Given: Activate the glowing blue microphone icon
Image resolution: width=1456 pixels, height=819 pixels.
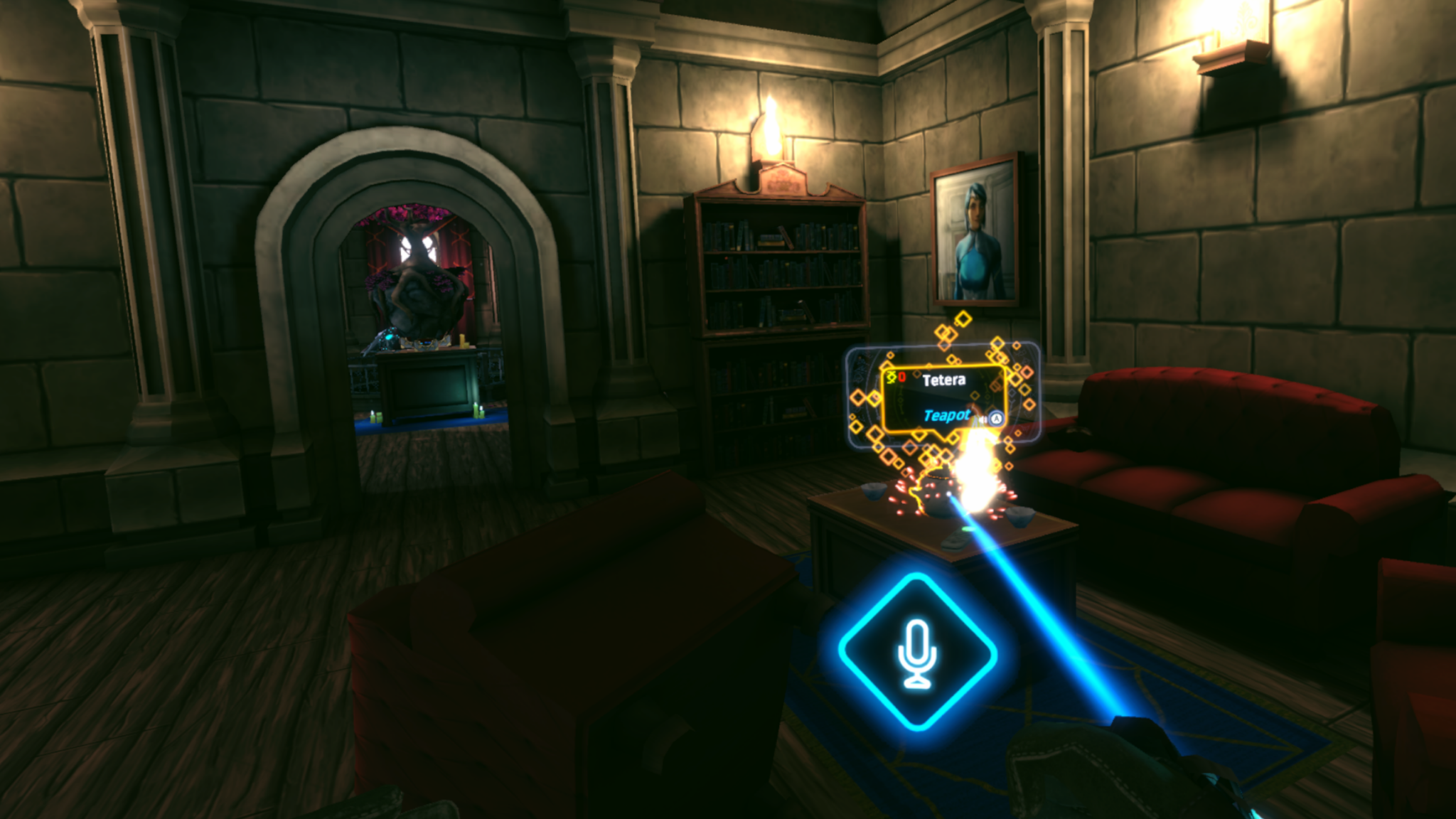Looking at the screenshot, I should 917,653.
